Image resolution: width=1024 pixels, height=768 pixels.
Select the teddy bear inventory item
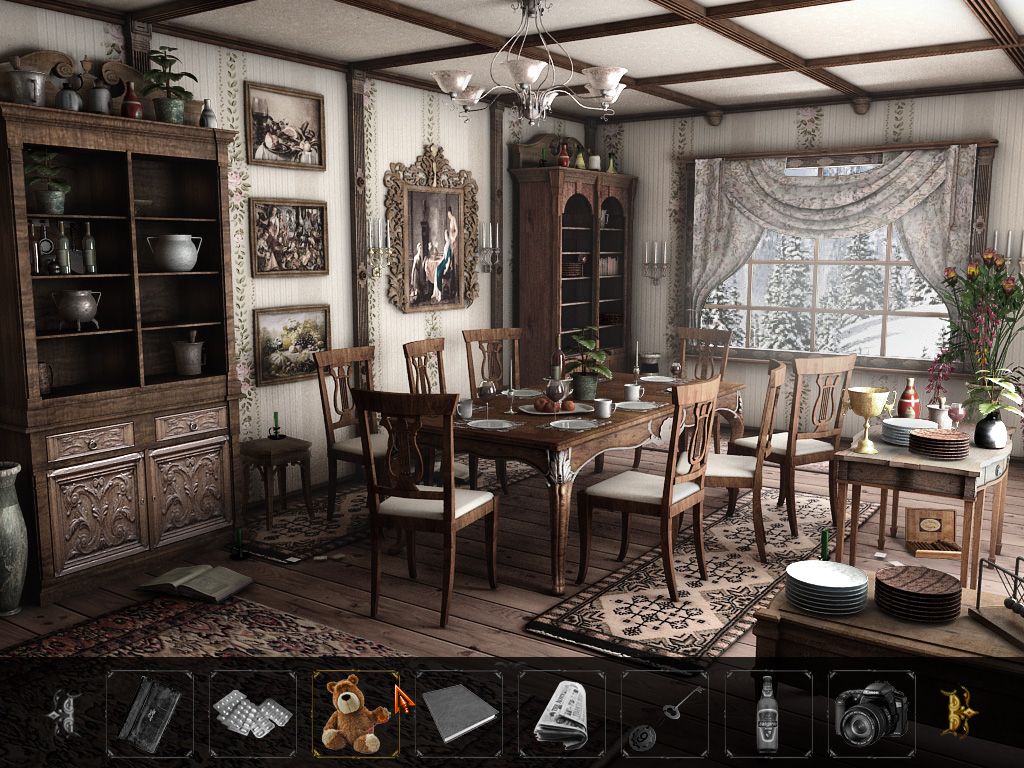tap(354, 713)
